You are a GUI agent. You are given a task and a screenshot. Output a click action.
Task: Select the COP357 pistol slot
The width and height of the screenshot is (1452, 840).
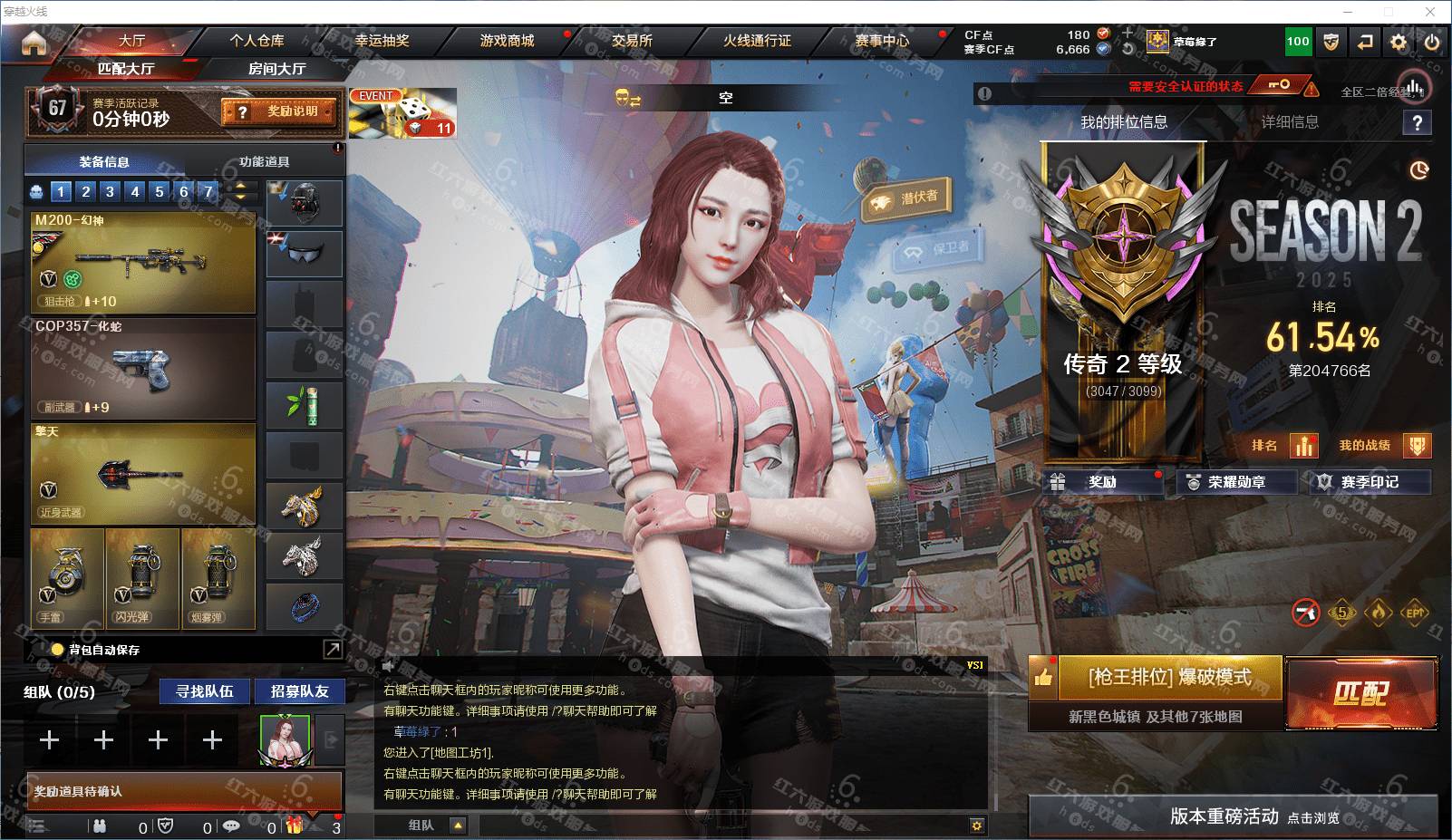click(x=143, y=367)
